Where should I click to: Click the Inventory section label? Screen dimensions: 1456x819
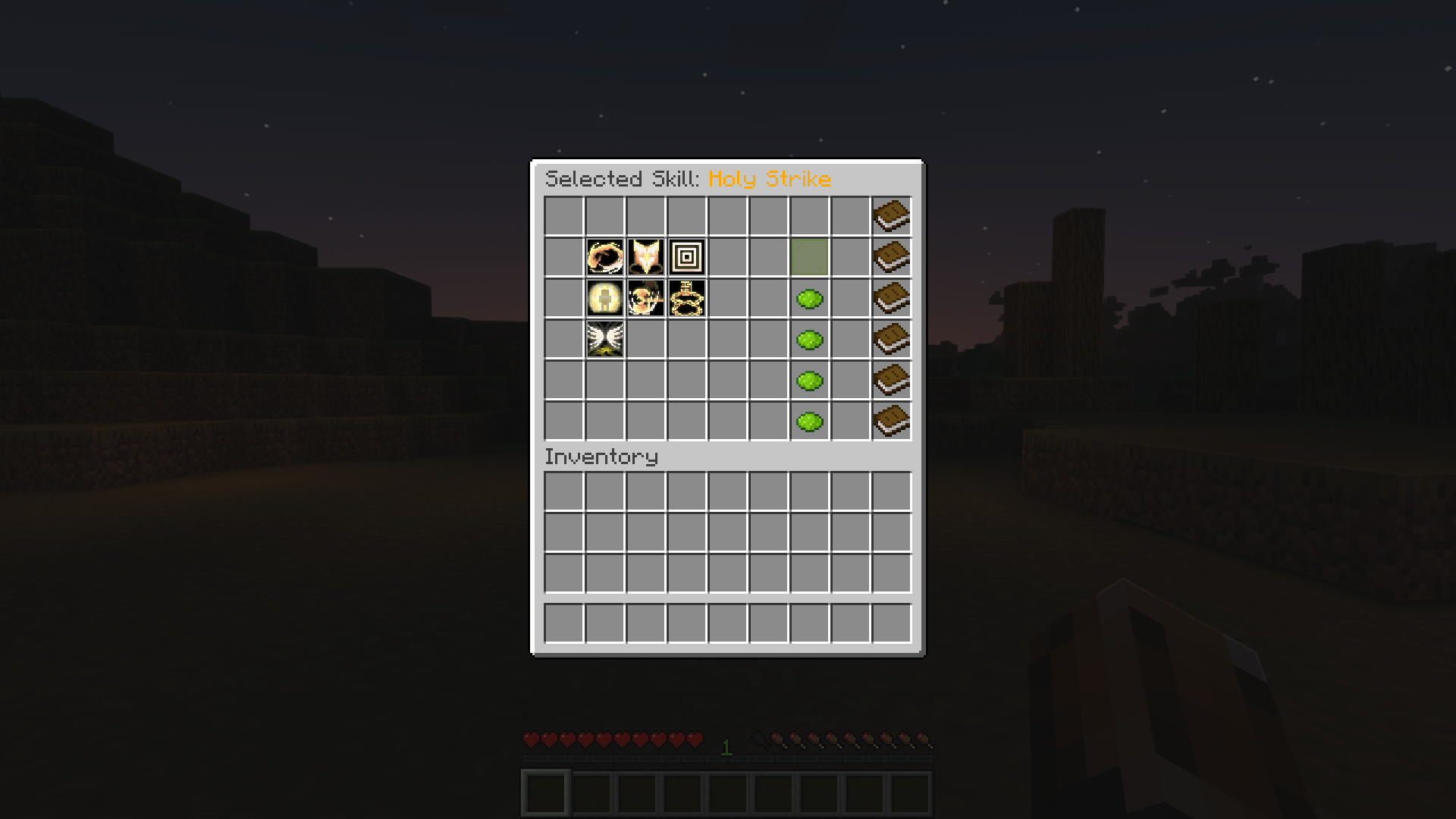(603, 456)
